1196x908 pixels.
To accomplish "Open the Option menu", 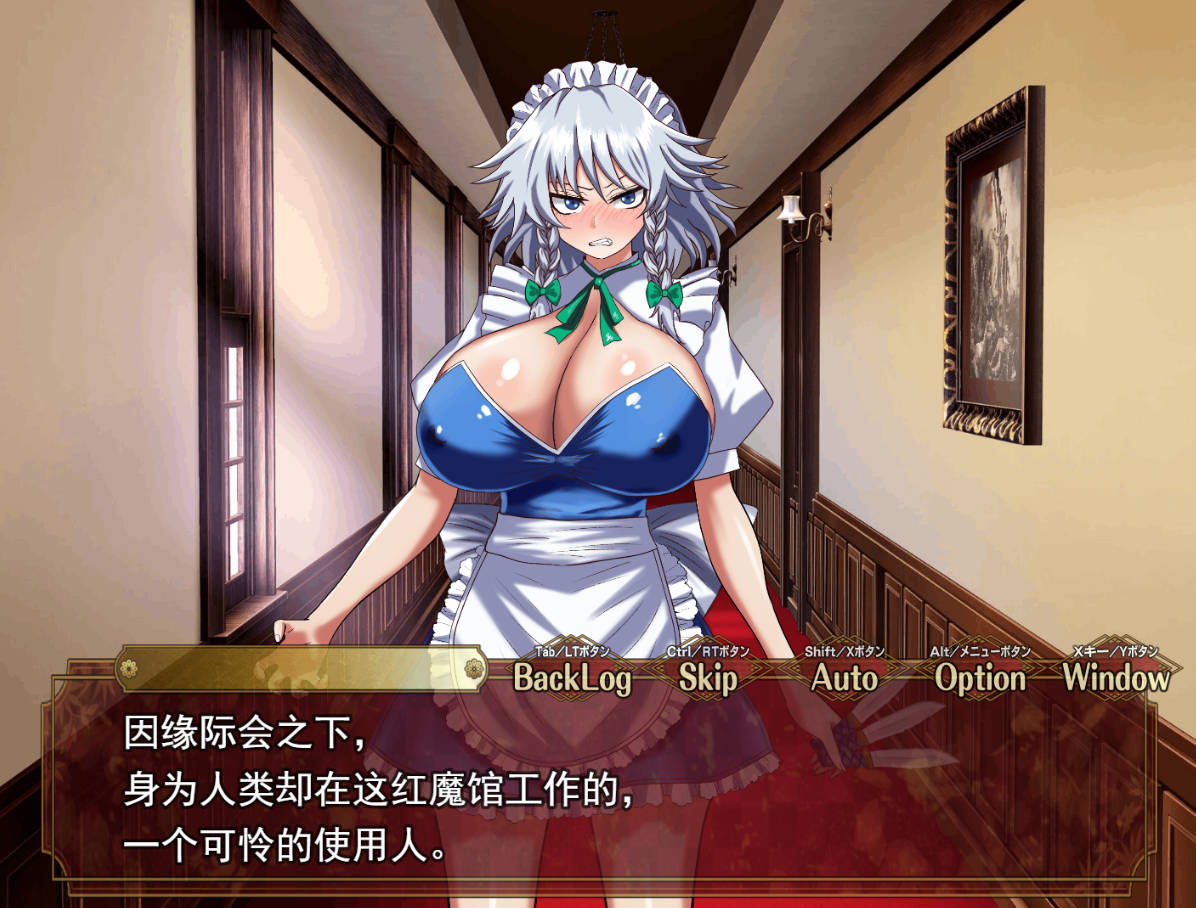I will point(980,678).
